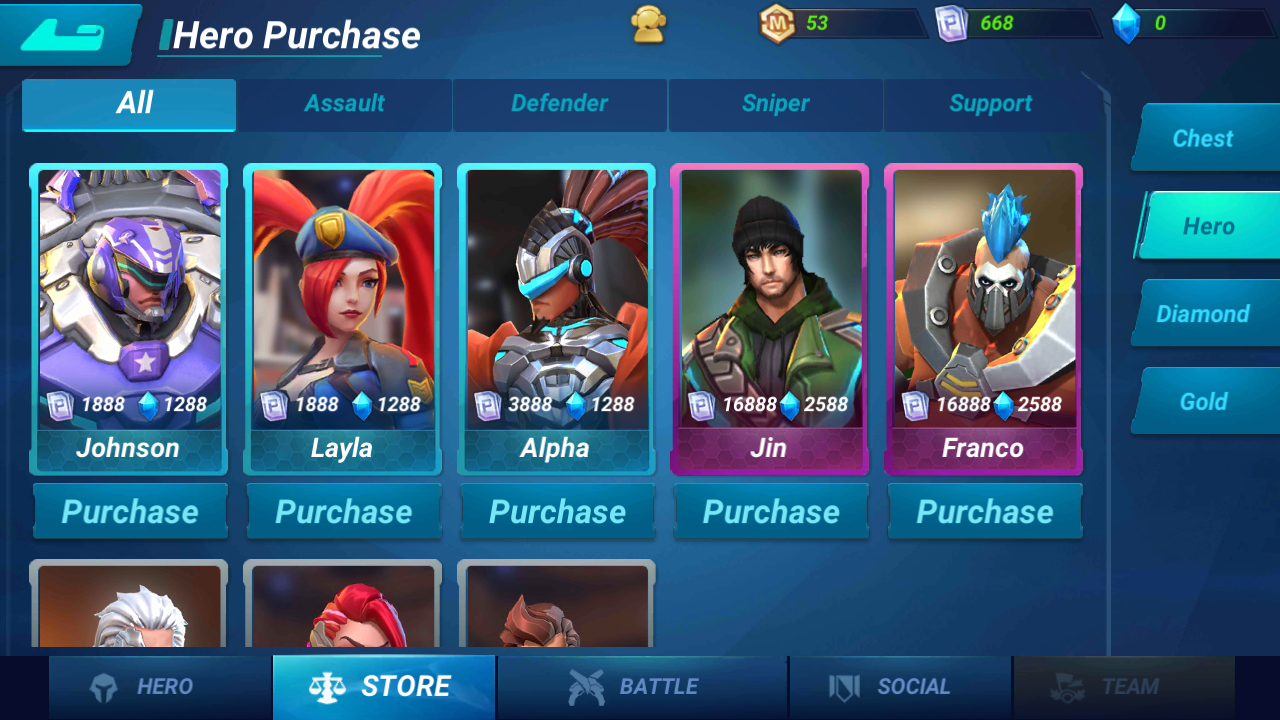1280x720 pixels.
Task: Filter heroes by Sniper class
Action: [x=775, y=104]
